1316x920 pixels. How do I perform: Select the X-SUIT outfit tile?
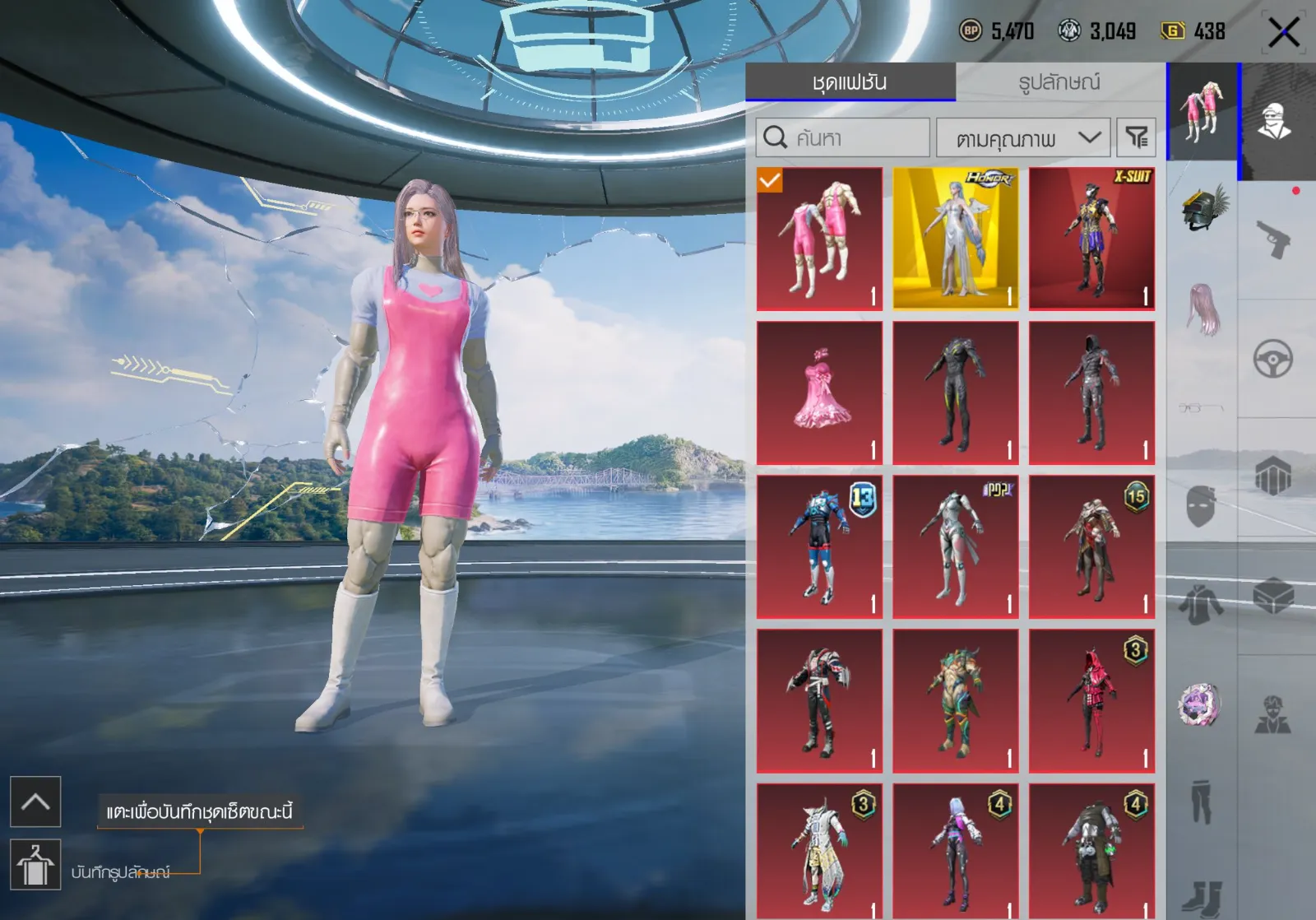(x=1091, y=239)
